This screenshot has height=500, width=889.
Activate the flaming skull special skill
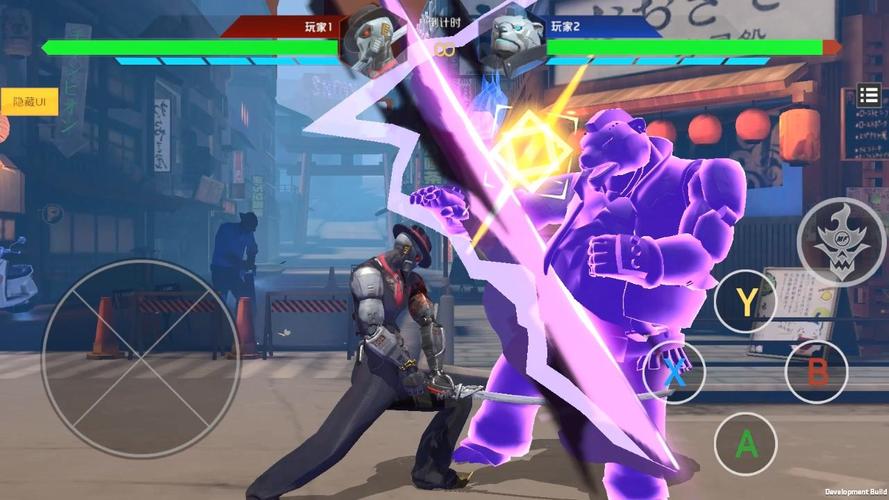click(841, 242)
